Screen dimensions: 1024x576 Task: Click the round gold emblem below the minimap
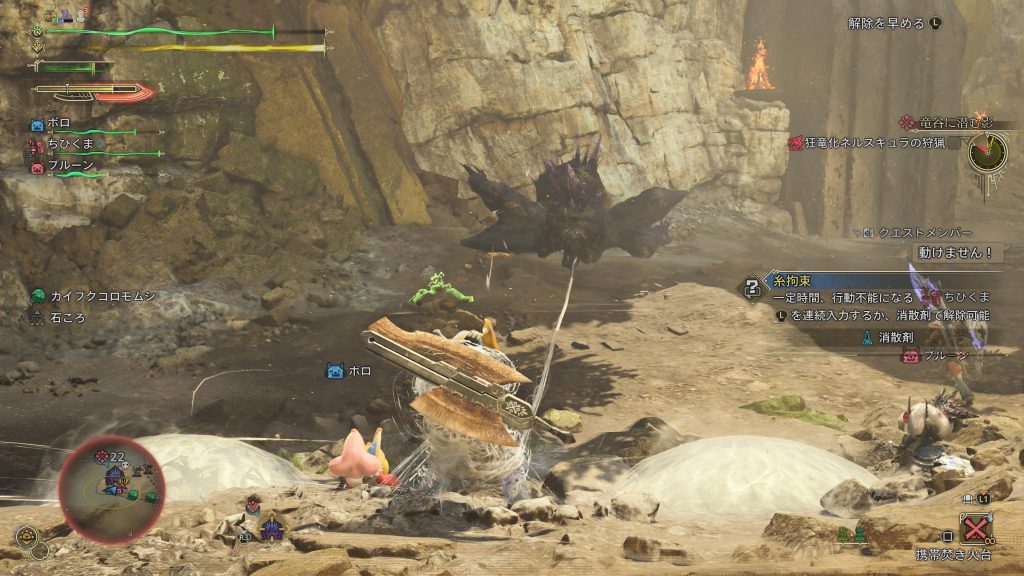[x=29, y=537]
